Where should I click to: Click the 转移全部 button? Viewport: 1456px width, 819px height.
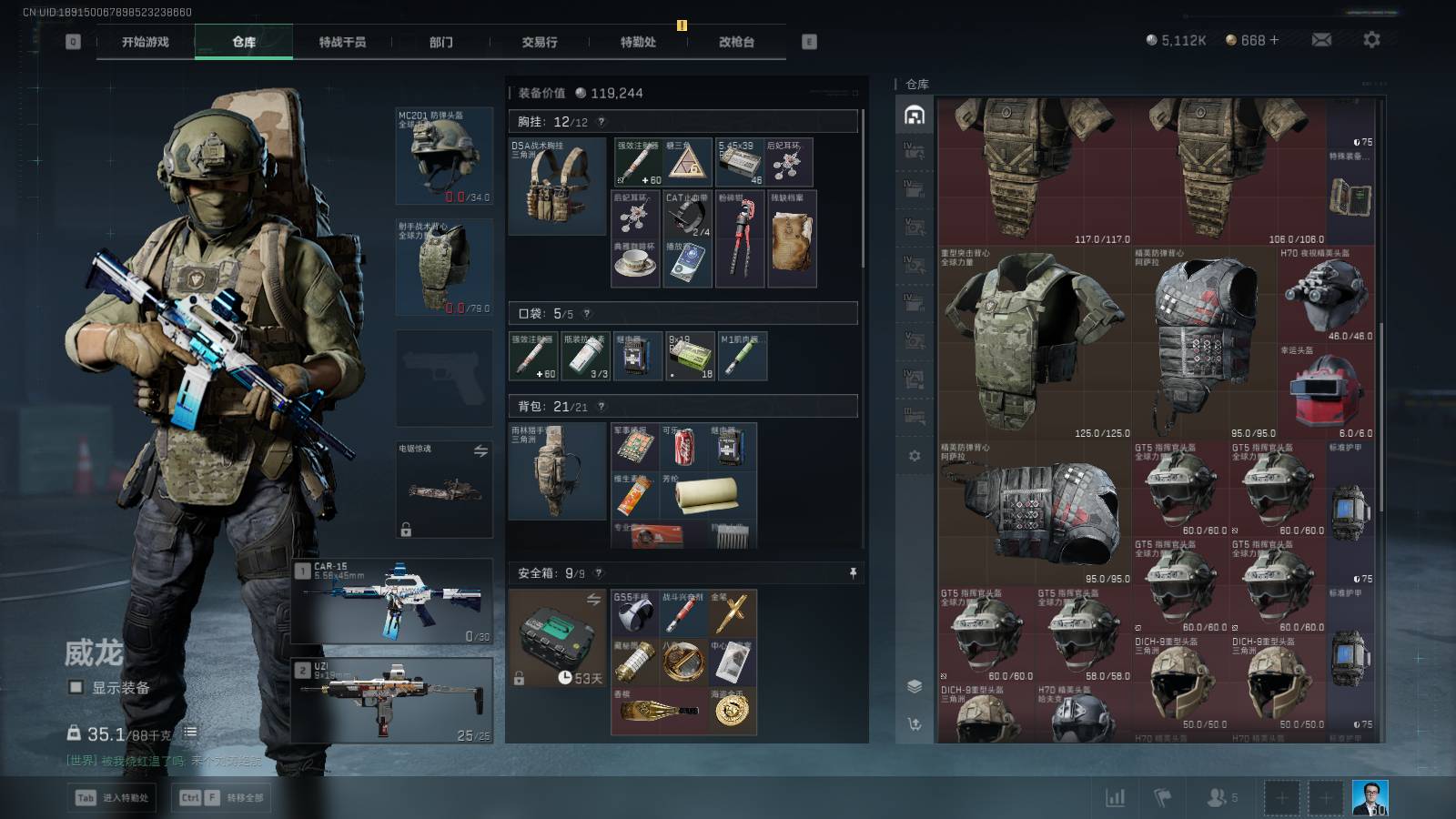click(224, 798)
